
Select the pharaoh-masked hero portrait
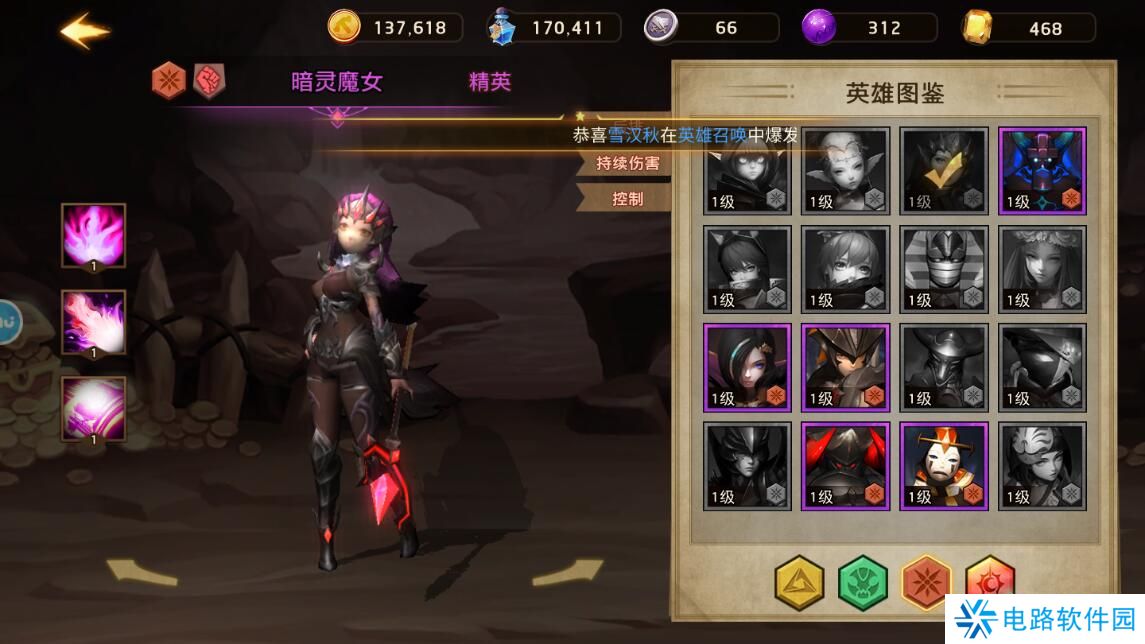944,269
